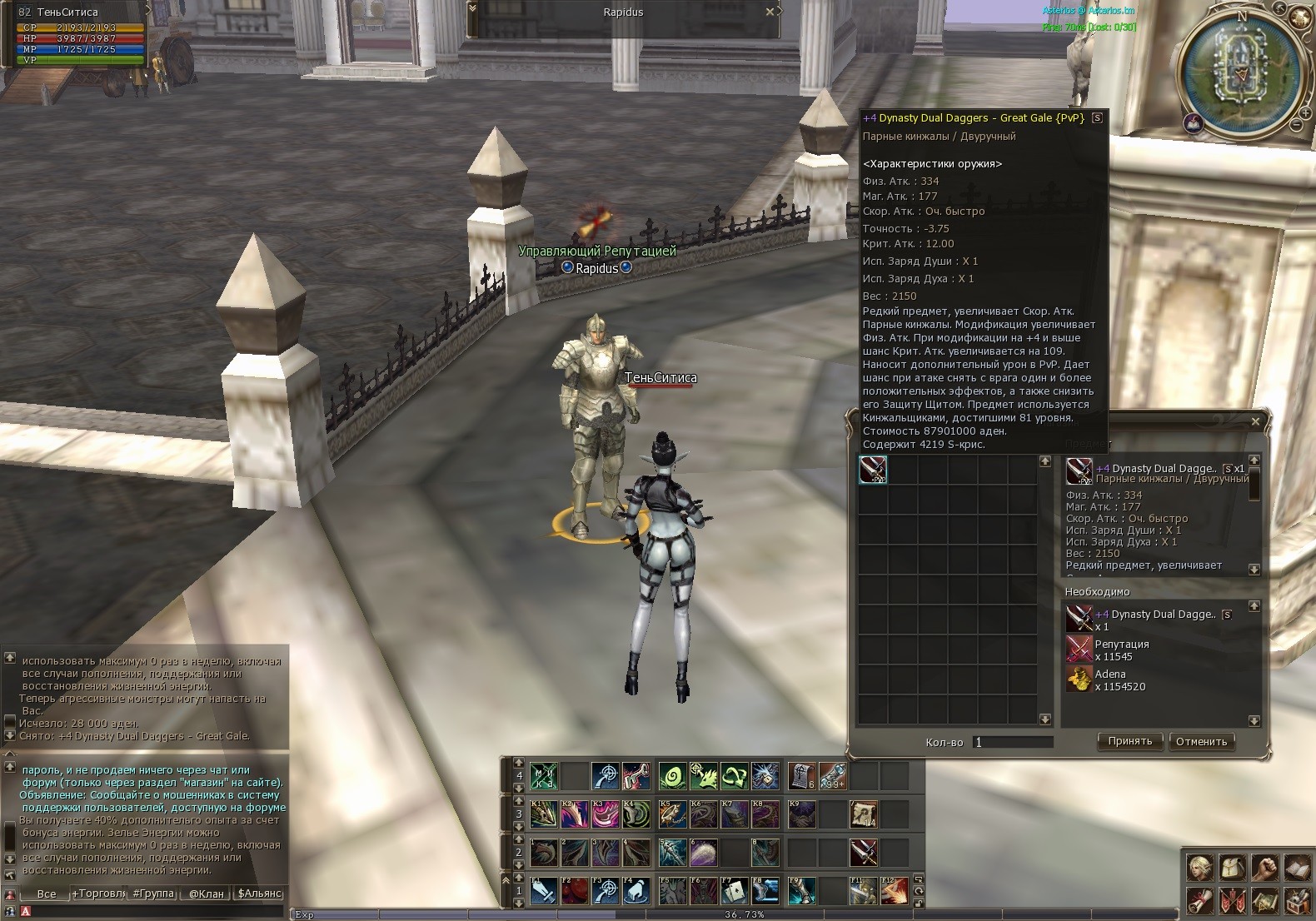The width and height of the screenshot is (1316, 921).
Task: Select the @Клан chat tab
Action: click(x=206, y=894)
